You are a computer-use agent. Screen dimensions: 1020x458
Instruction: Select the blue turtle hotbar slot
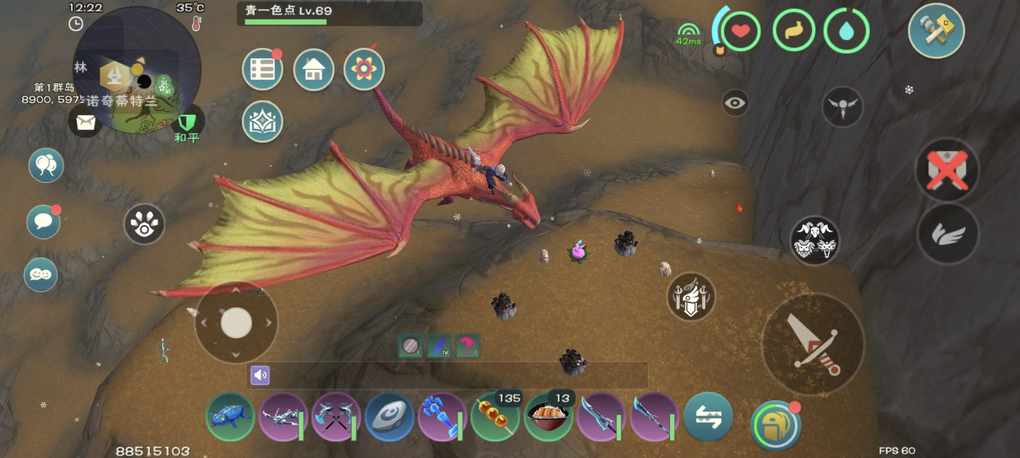click(x=230, y=417)
